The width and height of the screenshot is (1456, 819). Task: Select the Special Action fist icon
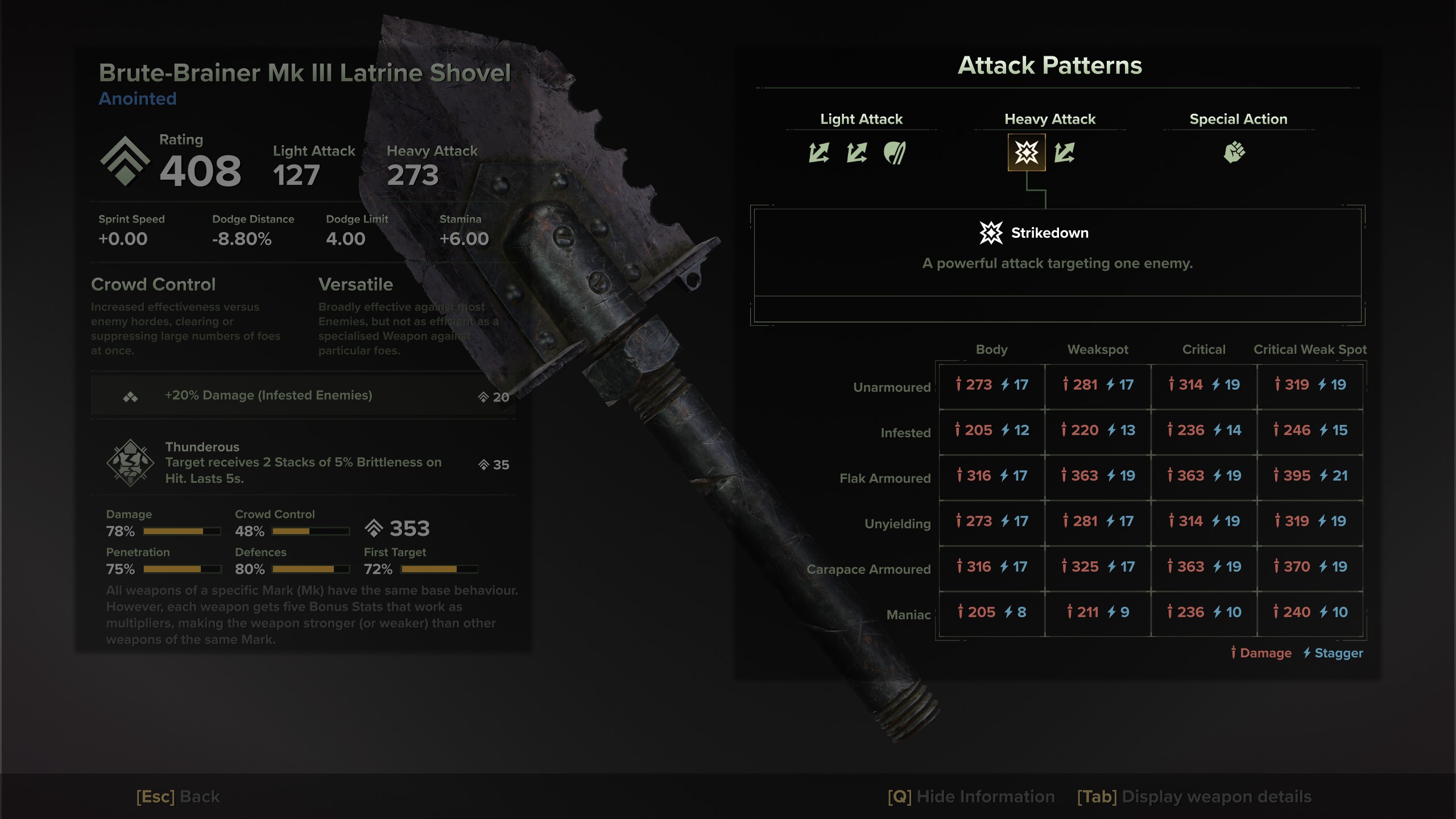(x=1234, y=152)
